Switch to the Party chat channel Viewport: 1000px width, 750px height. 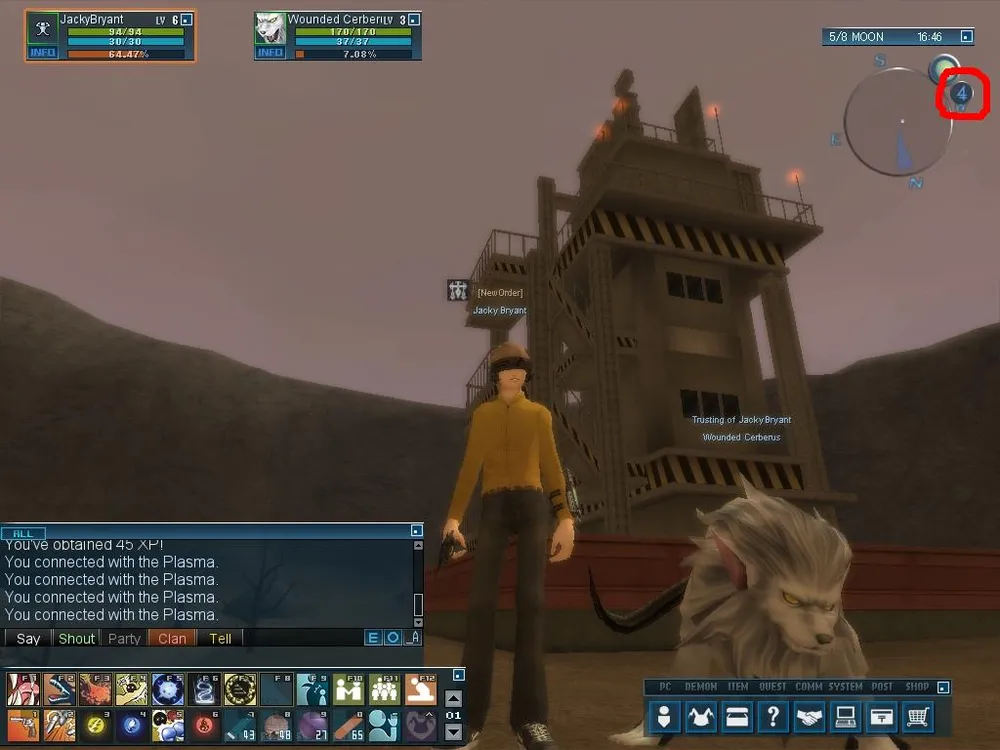pyautogui.click(x=124, y=638)
